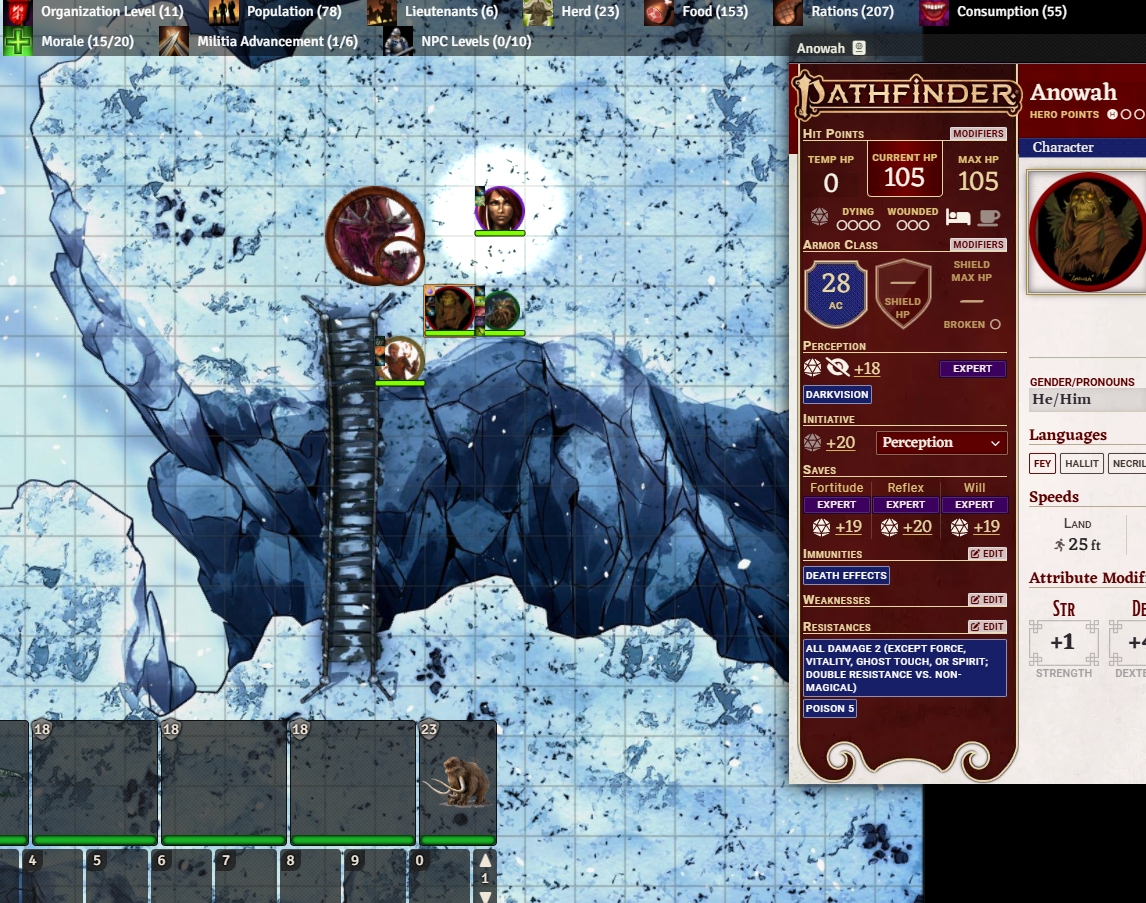Roll Initiative +20

840,443
